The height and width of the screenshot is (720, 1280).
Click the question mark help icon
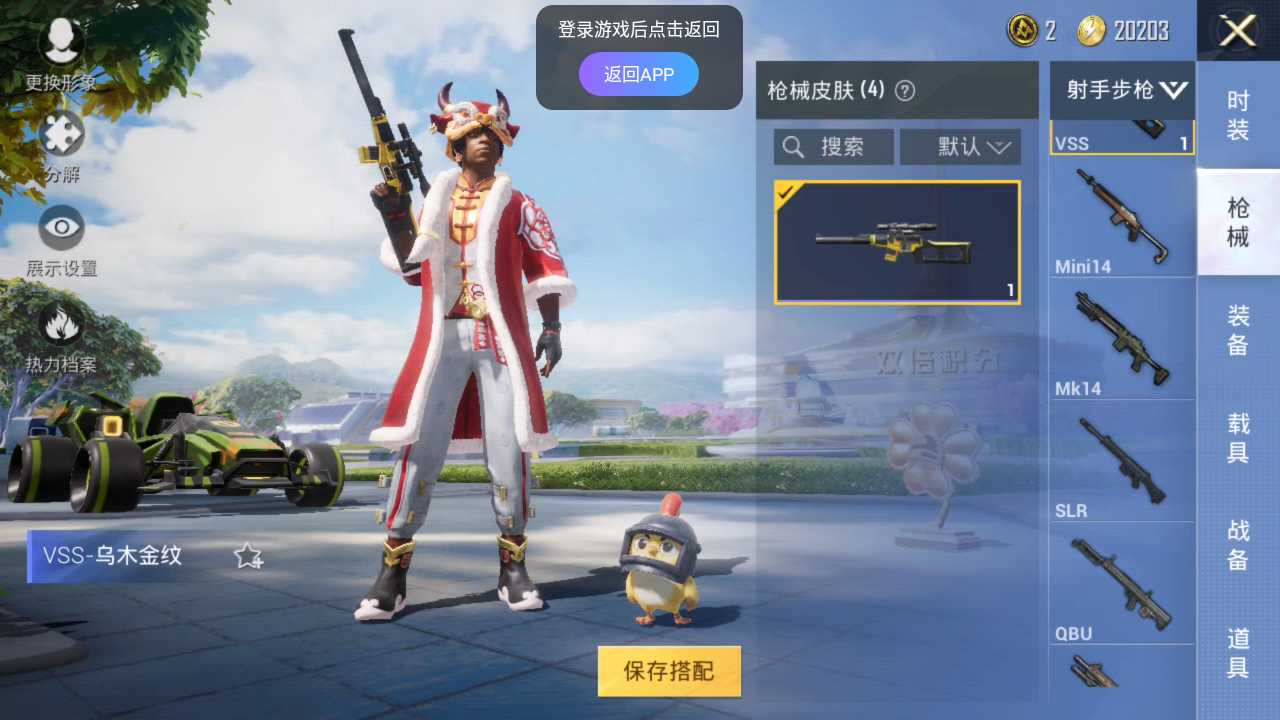pos(906,90)
